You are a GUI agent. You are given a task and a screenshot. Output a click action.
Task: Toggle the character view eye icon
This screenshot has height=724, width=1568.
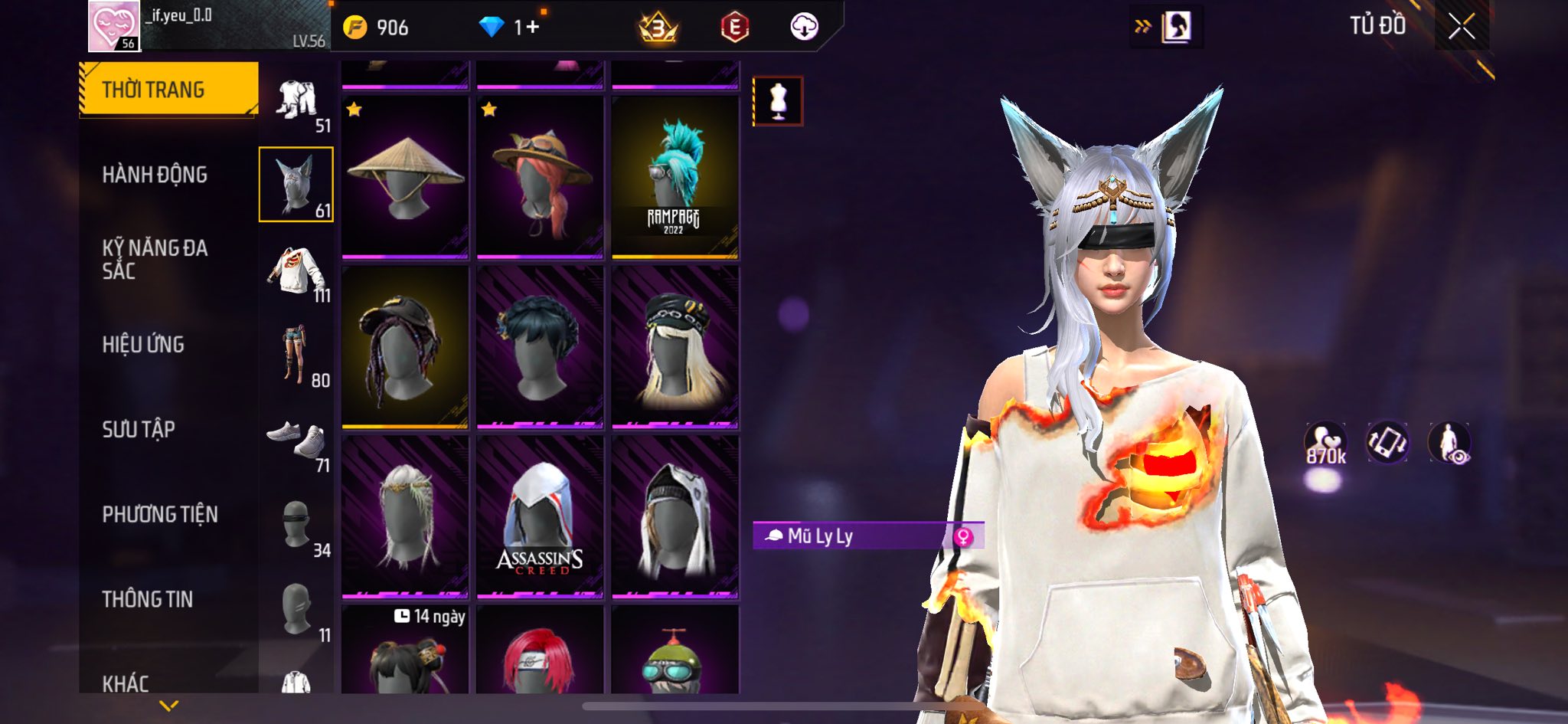tap(1449, 443)
